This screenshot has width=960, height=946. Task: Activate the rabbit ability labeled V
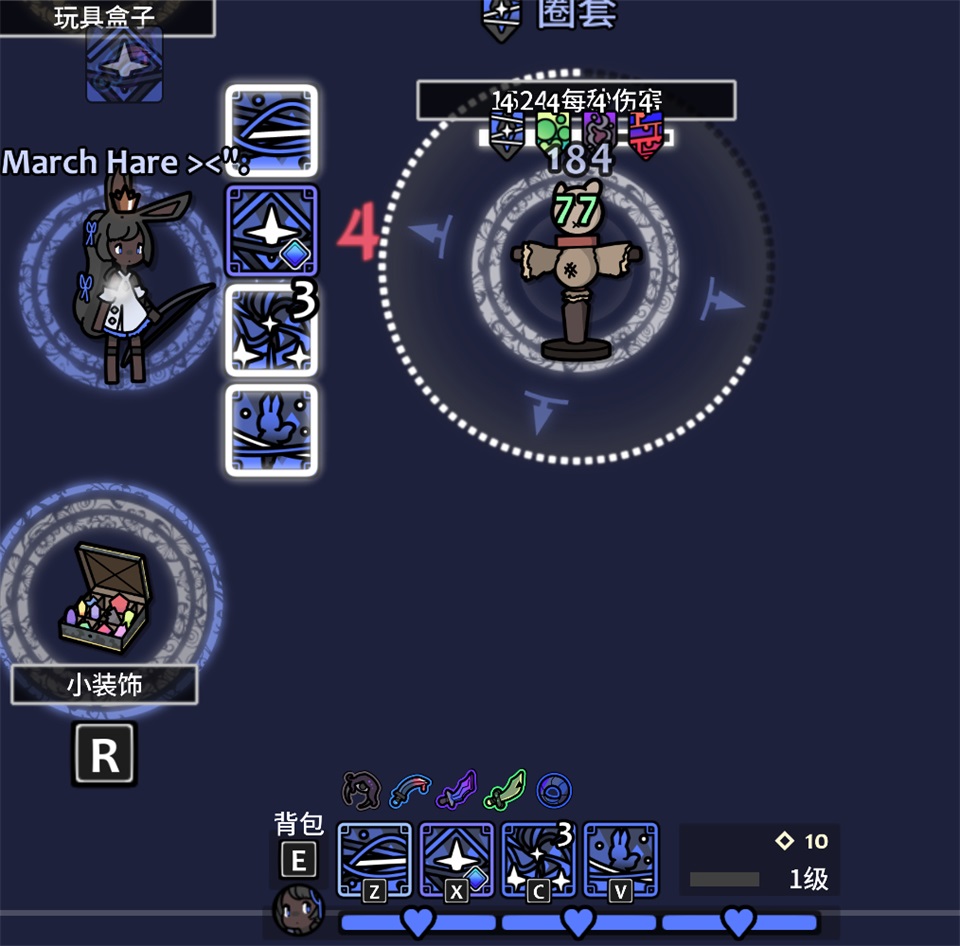click(621, 860)
